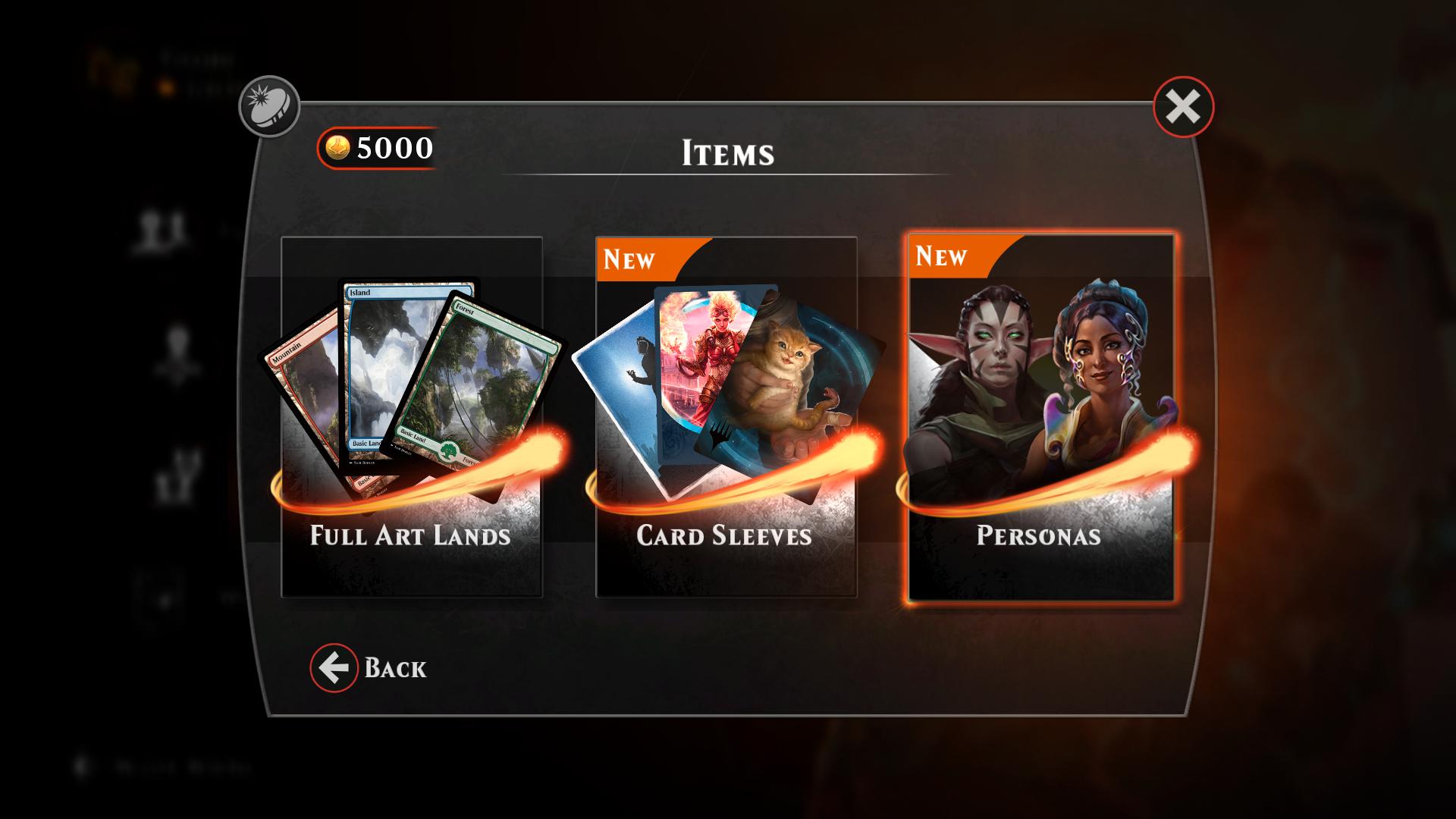Go back with the Back button
Screen dimensions: 1456x819
(369, 668)
